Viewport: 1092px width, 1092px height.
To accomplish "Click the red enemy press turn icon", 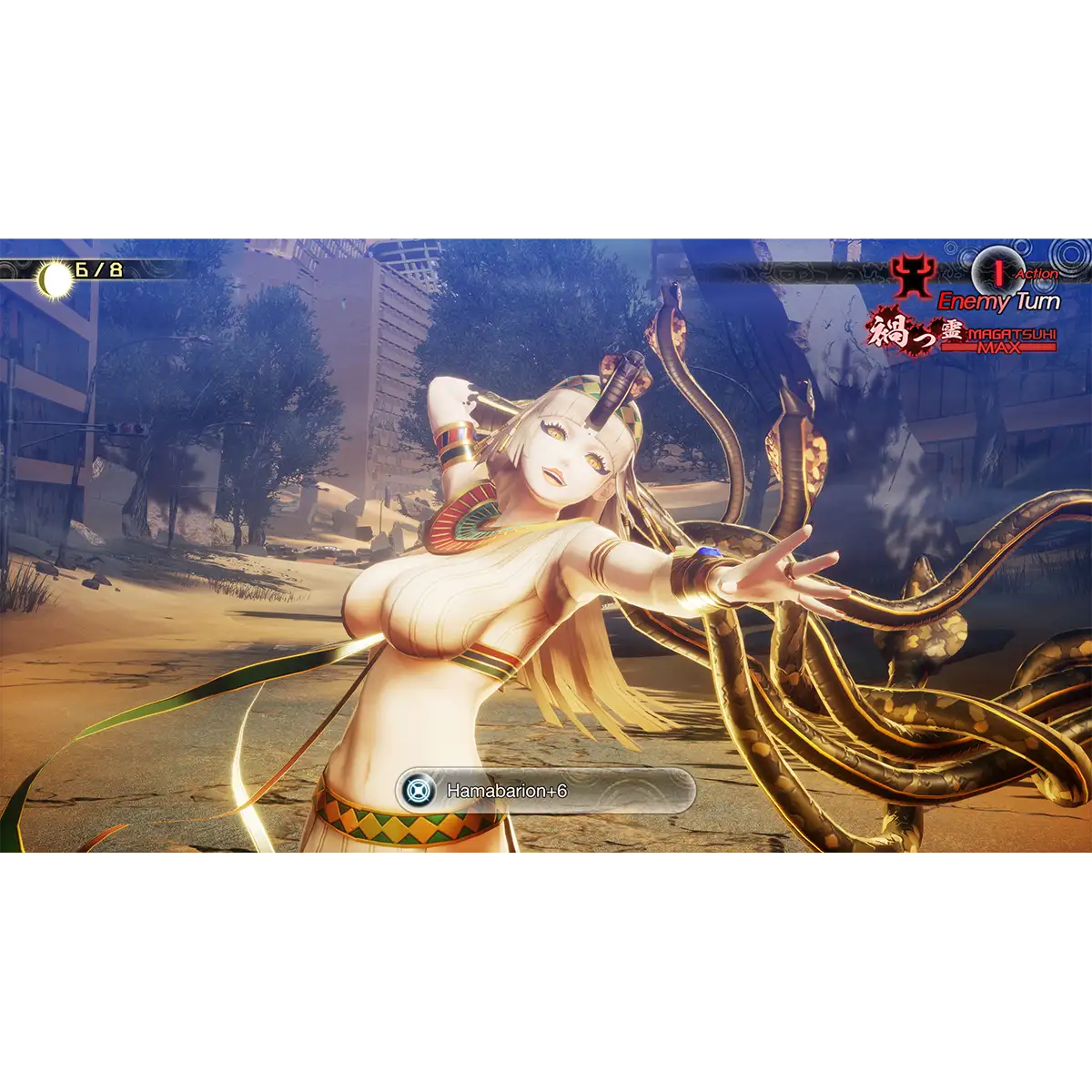I will pos(996,271).
